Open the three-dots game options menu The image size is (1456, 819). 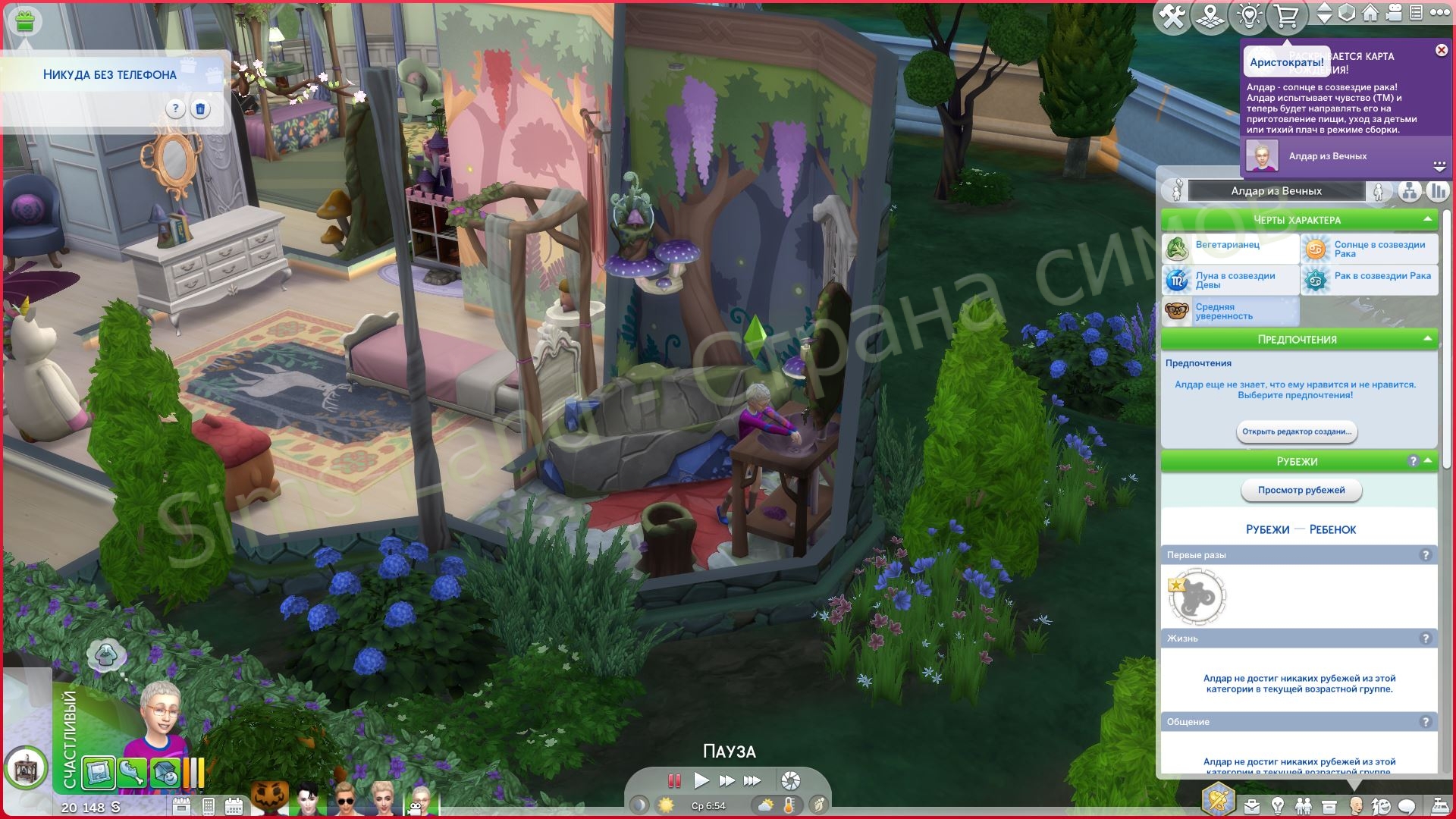(1439, 13)
